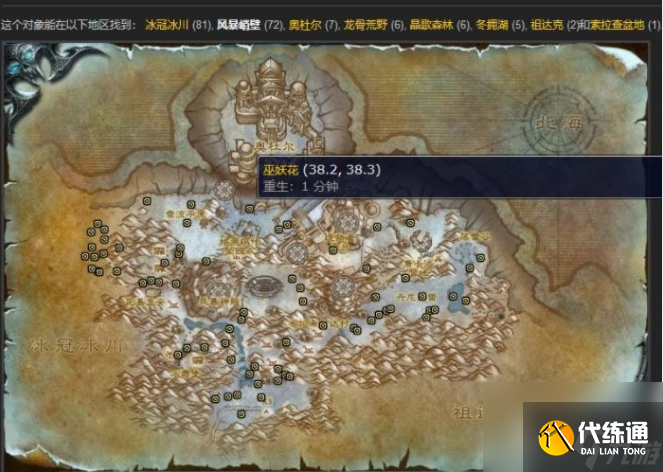Viewport: 663px width, 472px height.
Task: Select the 风暴峭壁 zone link
Action: pyautogui.click(x=237, y=23)
